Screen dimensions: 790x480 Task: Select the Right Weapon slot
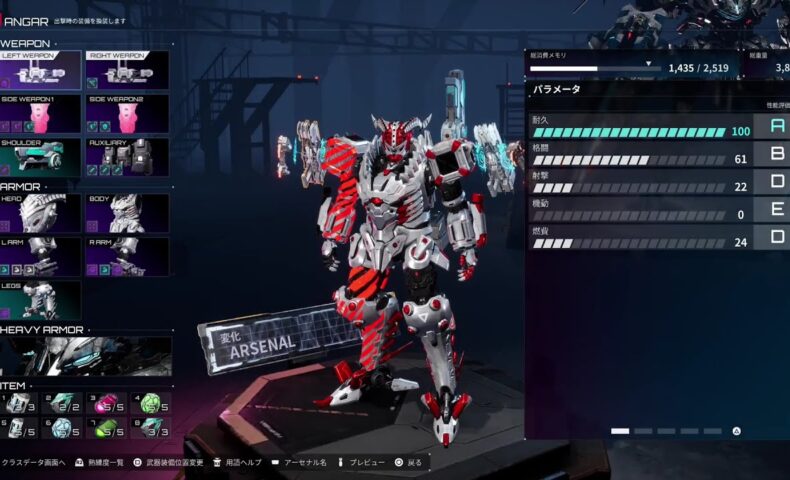(127, 70)
